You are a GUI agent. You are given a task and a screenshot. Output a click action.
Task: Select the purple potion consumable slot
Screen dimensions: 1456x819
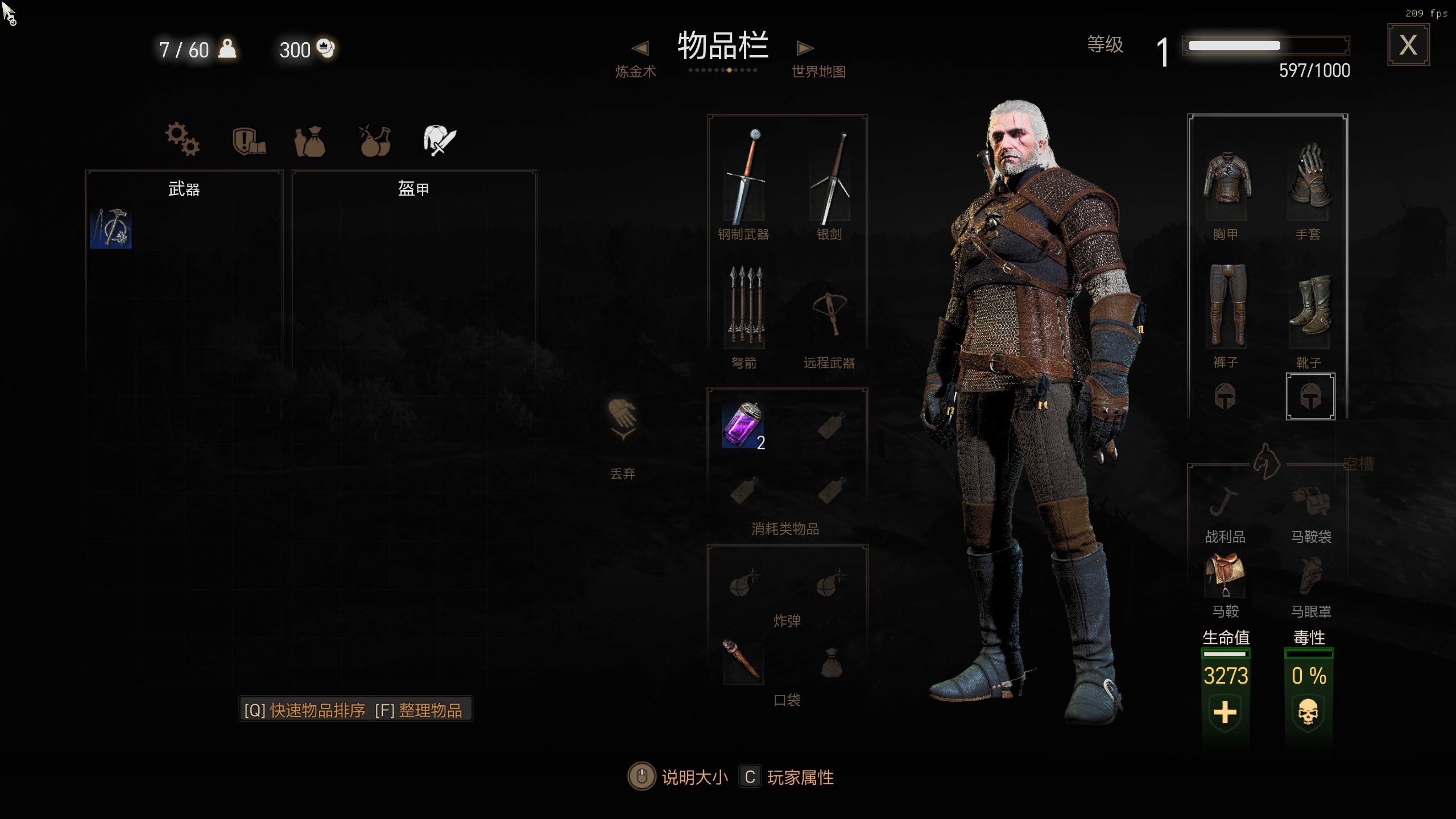coord(743,425)
